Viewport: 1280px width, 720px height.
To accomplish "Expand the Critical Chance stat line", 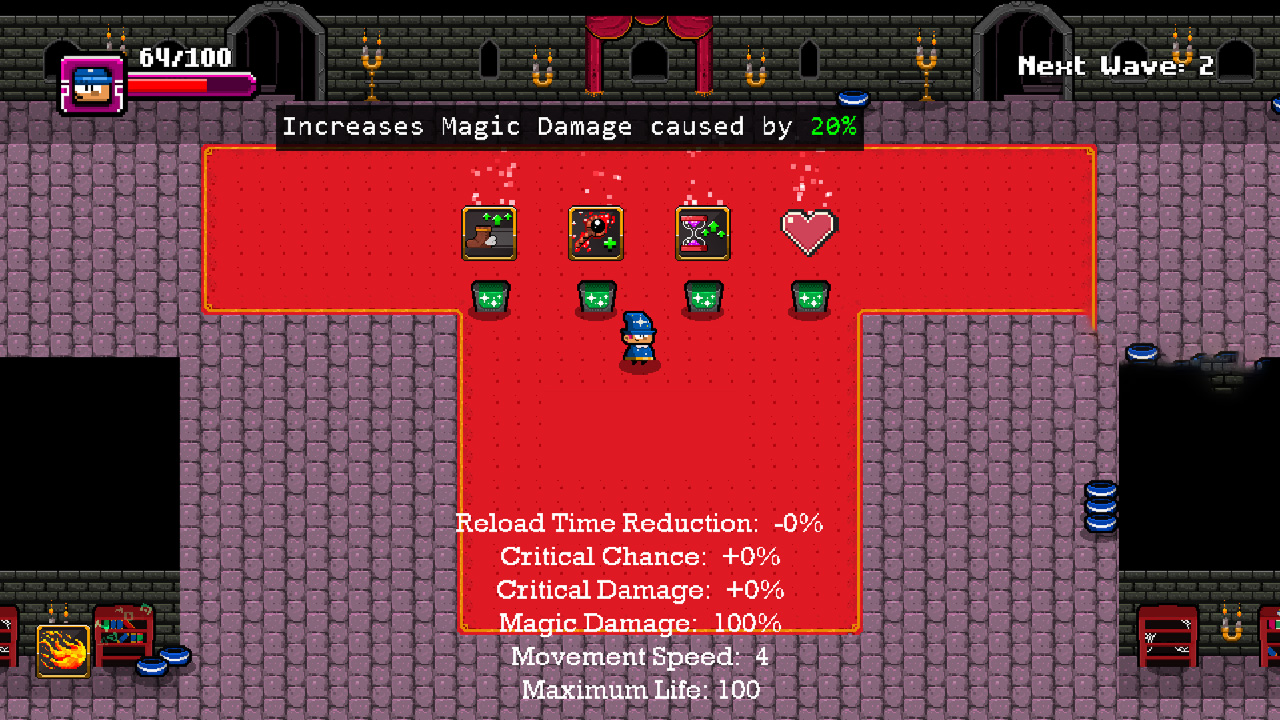I will [x=640, y=556].
